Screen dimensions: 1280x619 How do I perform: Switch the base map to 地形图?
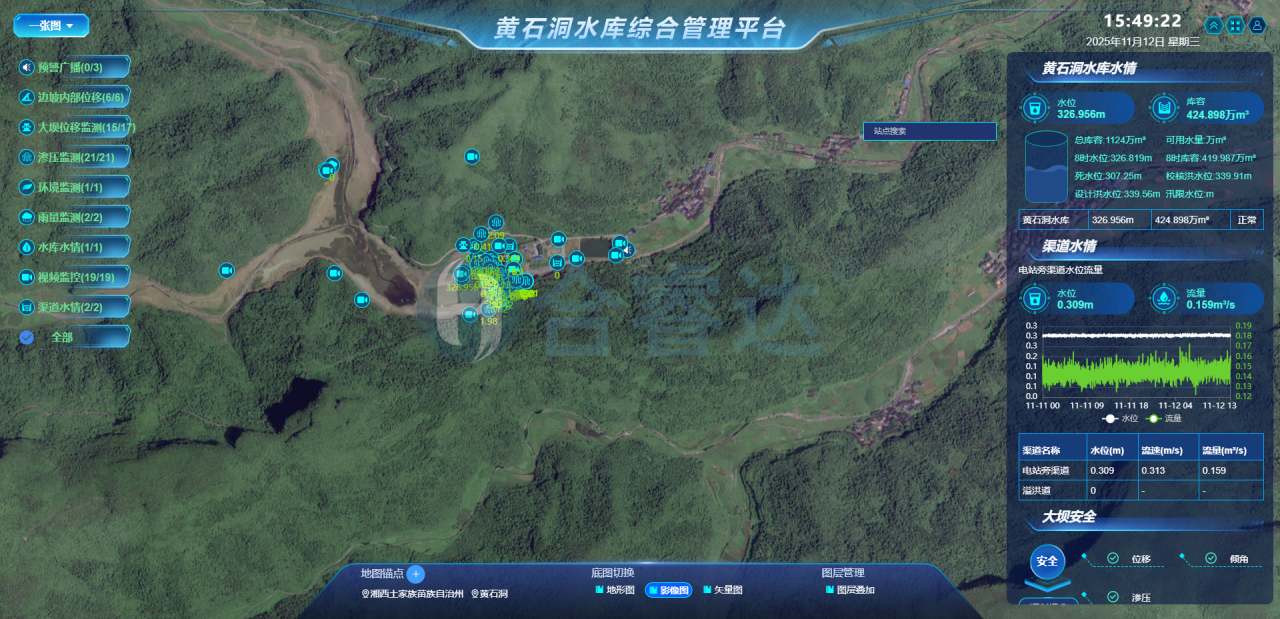click(x=614, y=590)
